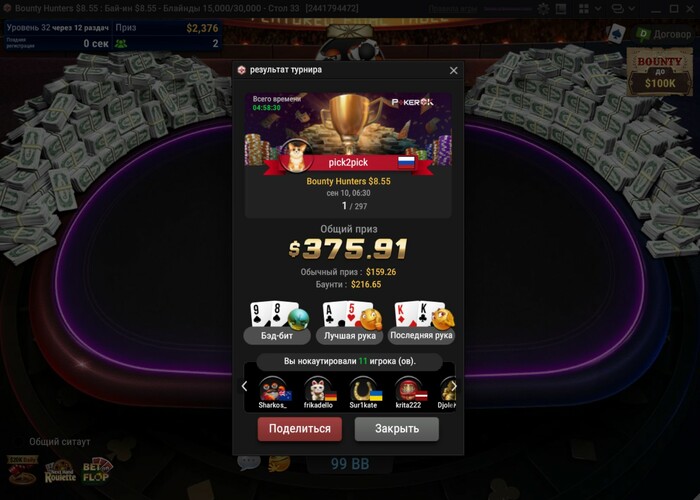The width and height of the screenshot is (700, 500).
Task: Launch the Next Hand Roulette side game
Action: point(60,470)
